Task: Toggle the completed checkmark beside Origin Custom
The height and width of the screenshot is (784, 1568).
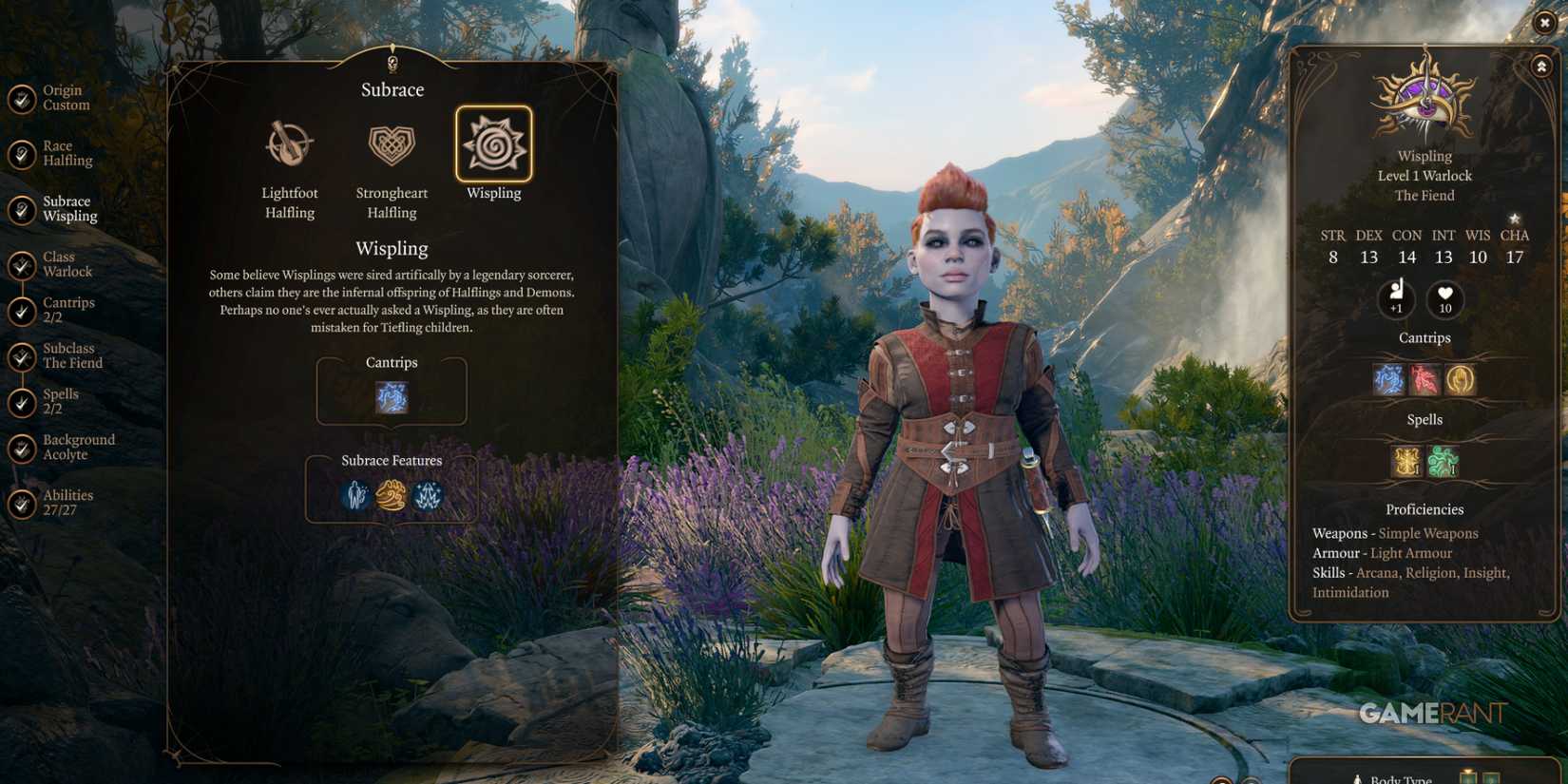Action: coord(21,97)
